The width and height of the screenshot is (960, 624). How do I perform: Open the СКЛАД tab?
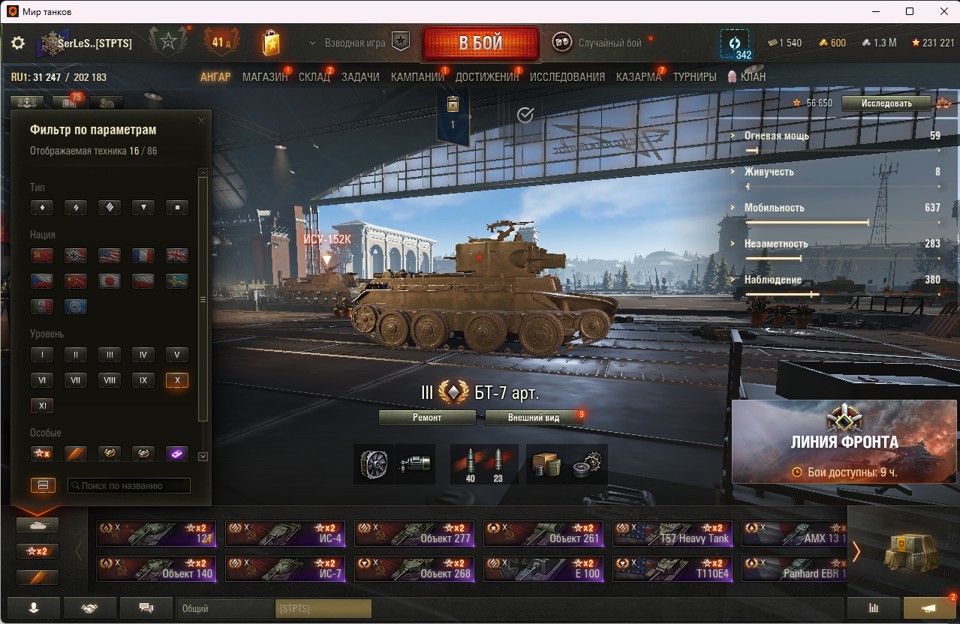point(314,77)
